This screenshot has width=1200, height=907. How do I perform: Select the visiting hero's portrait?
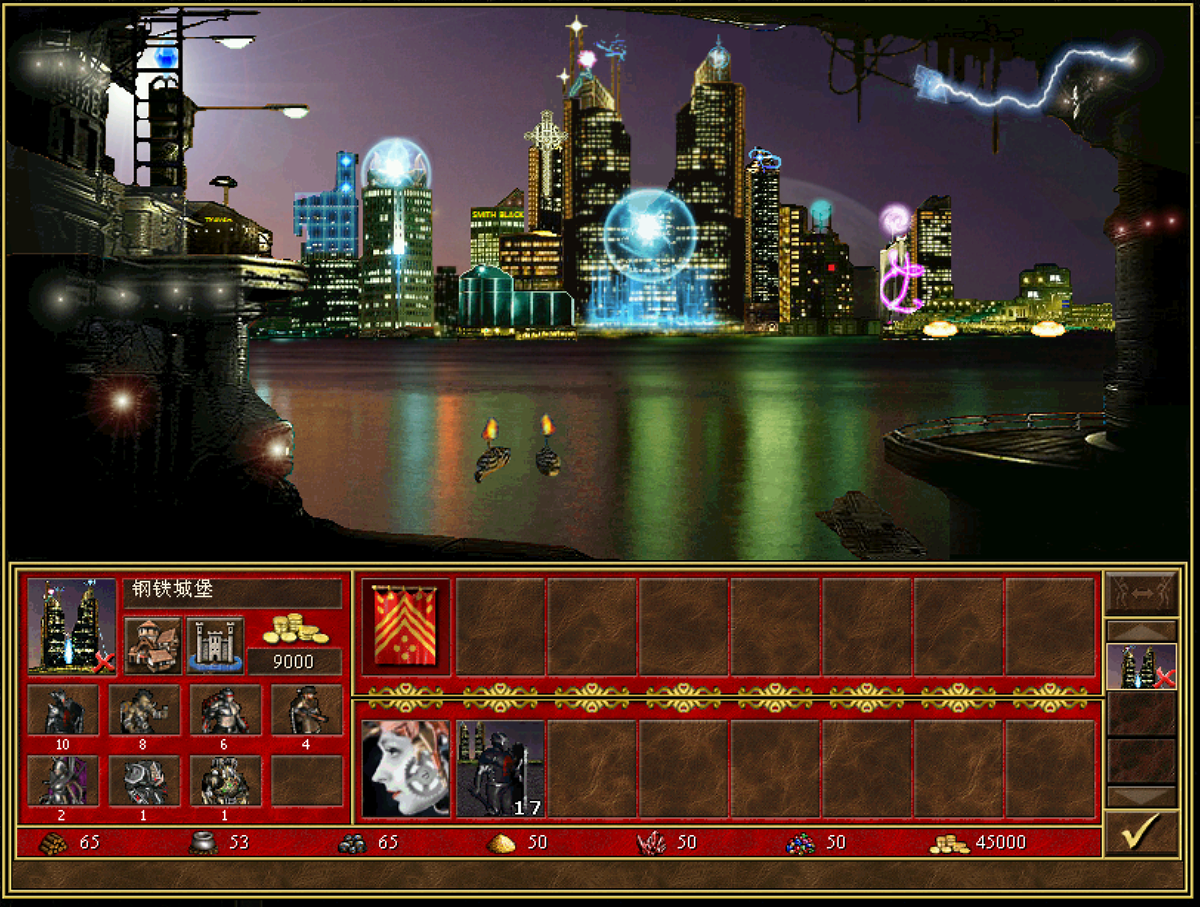pos(405,768)
